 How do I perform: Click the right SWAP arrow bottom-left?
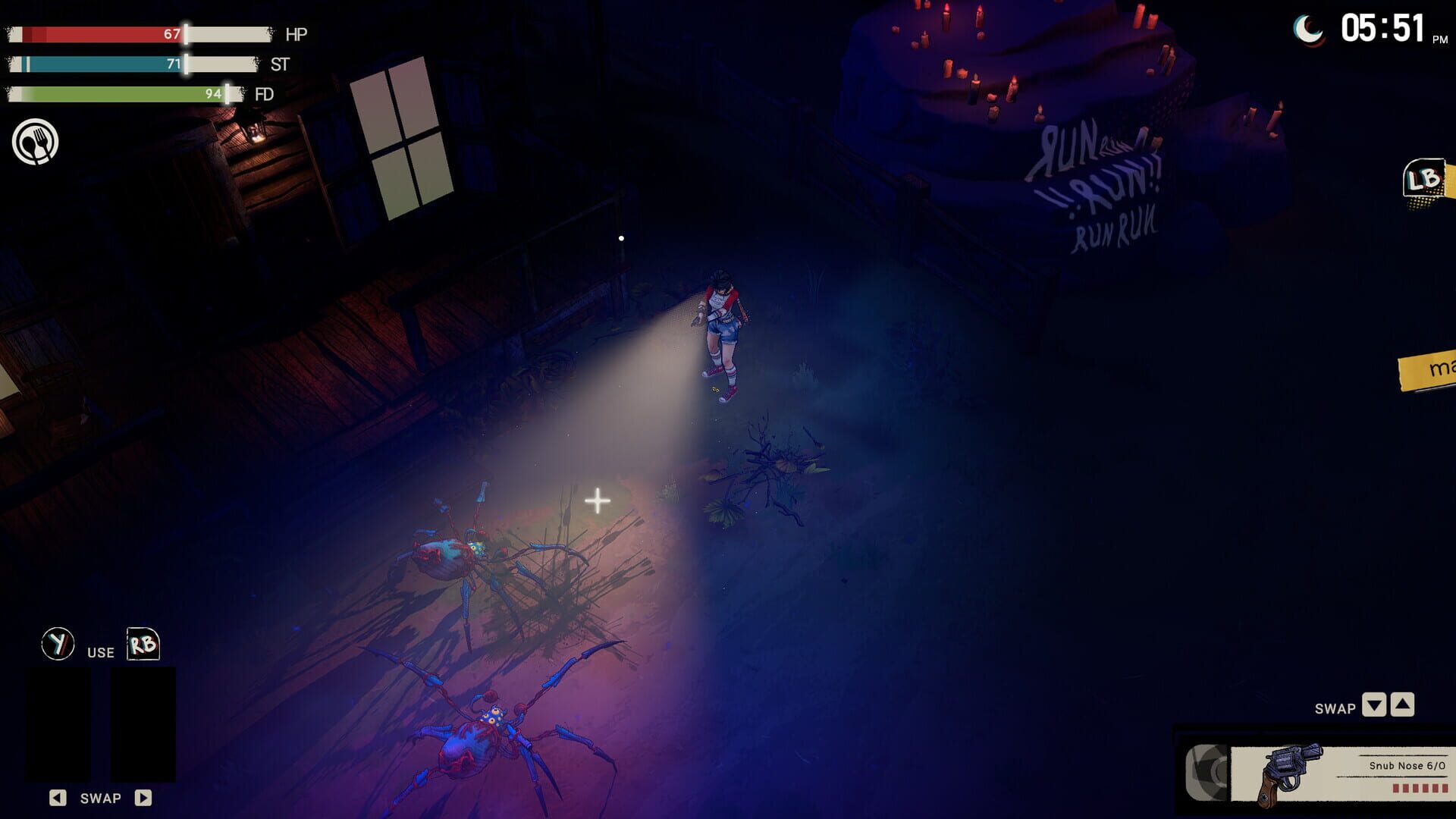pyautogui.click(x=143, y=797)
